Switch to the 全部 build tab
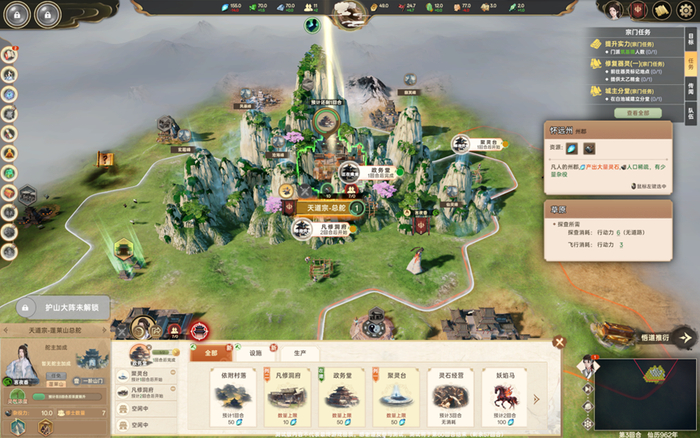The height and width of the screenshot is (438, 700). point(210,353)
